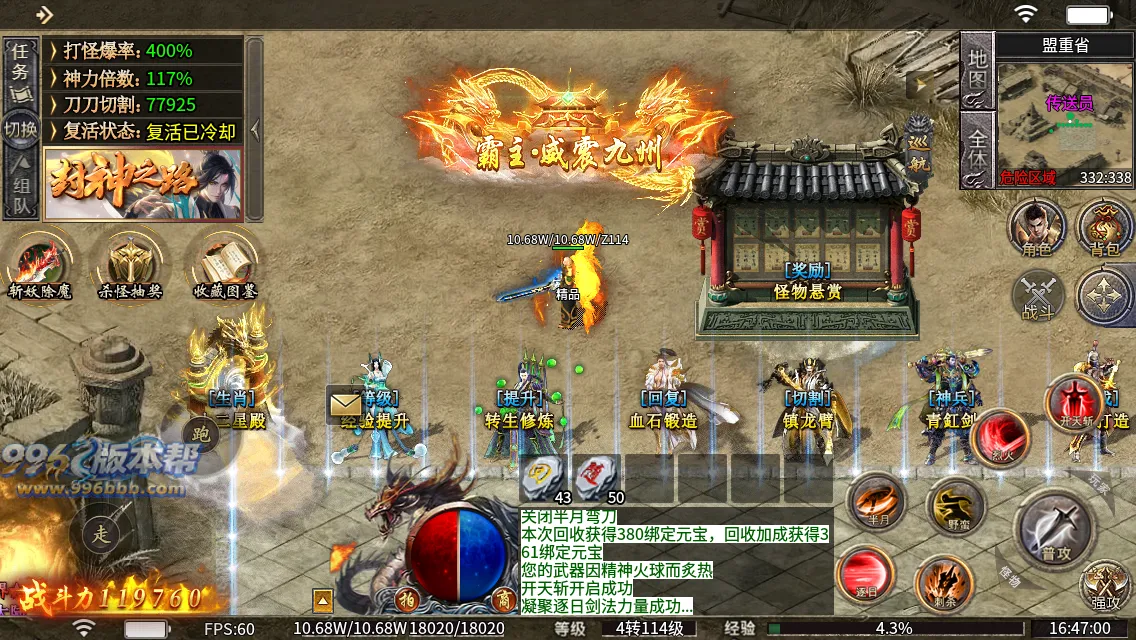
Task: Open the 封神之路 banner
Action: click(143, 183)
